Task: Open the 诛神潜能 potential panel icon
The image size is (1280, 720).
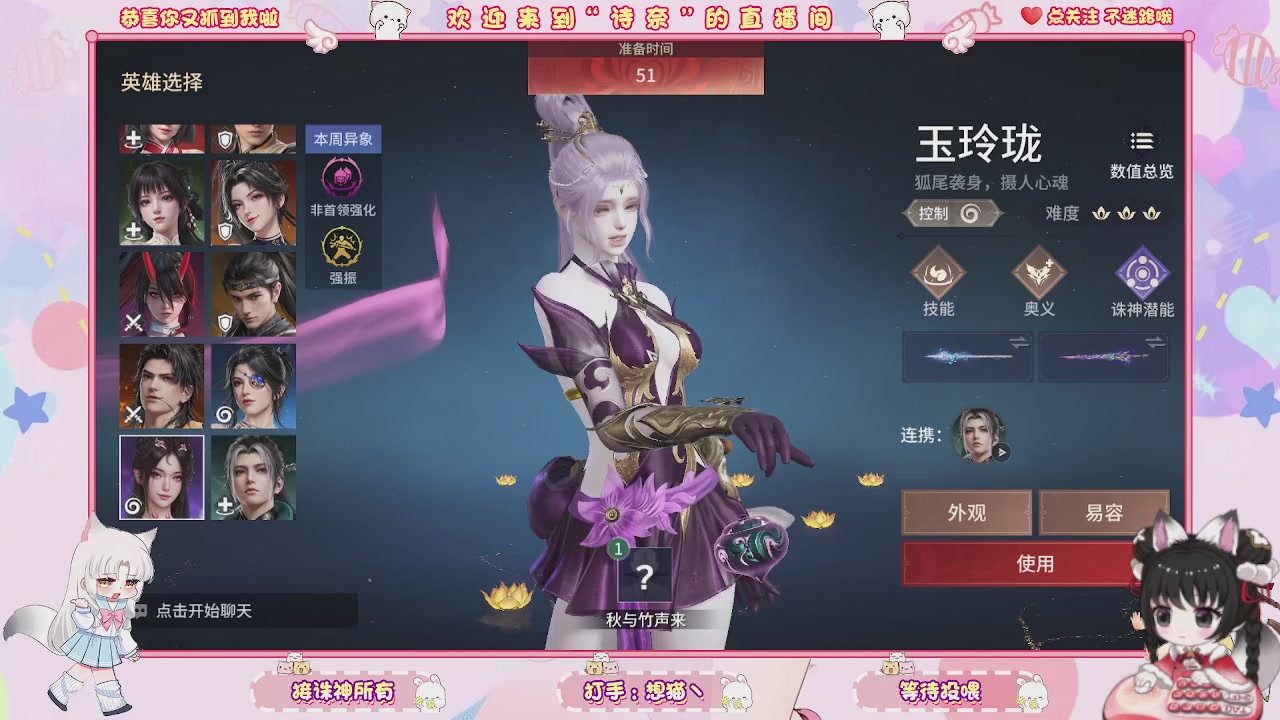Action: click(x=1140, y=277)
